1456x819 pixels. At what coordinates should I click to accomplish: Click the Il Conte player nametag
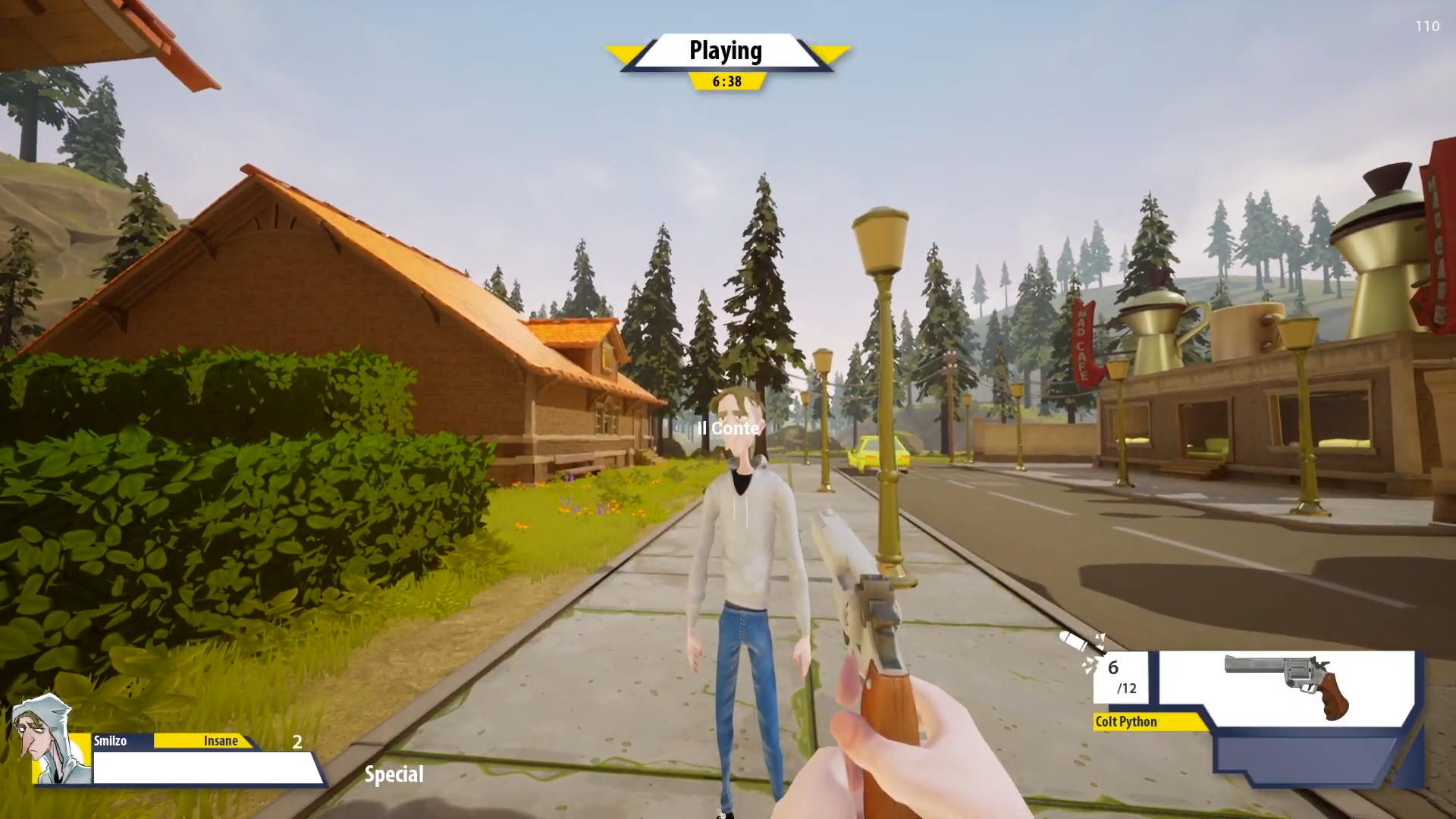(727, 428)
